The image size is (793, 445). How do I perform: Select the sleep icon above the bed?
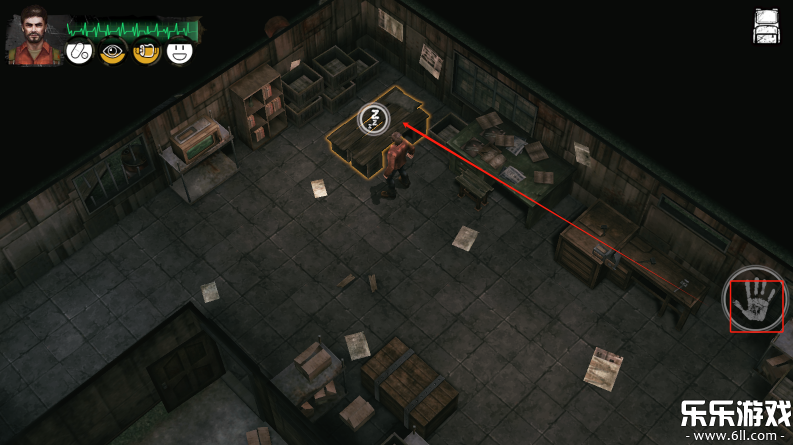372,119
